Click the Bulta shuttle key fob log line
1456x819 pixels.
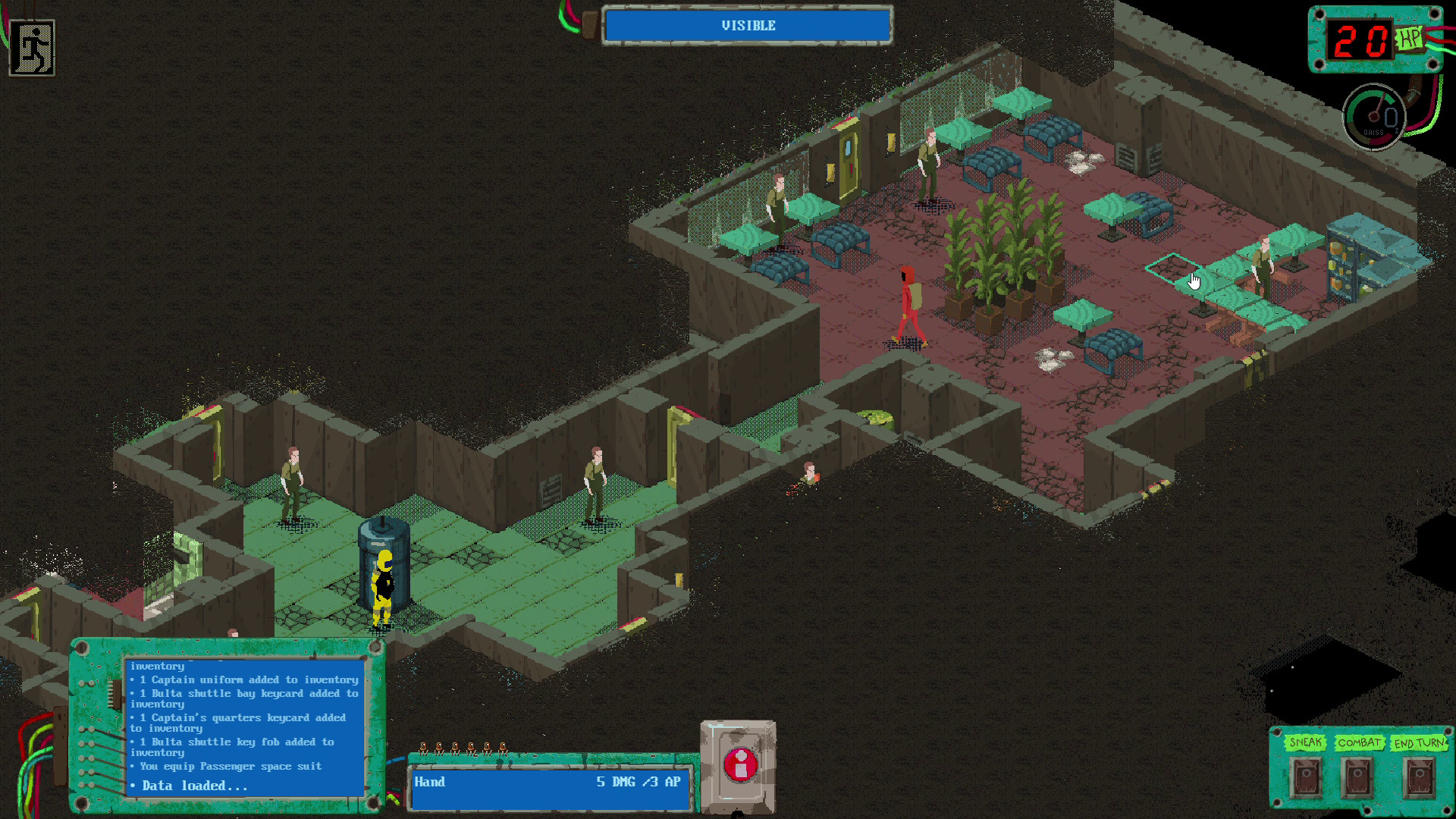tap(231, 742)
